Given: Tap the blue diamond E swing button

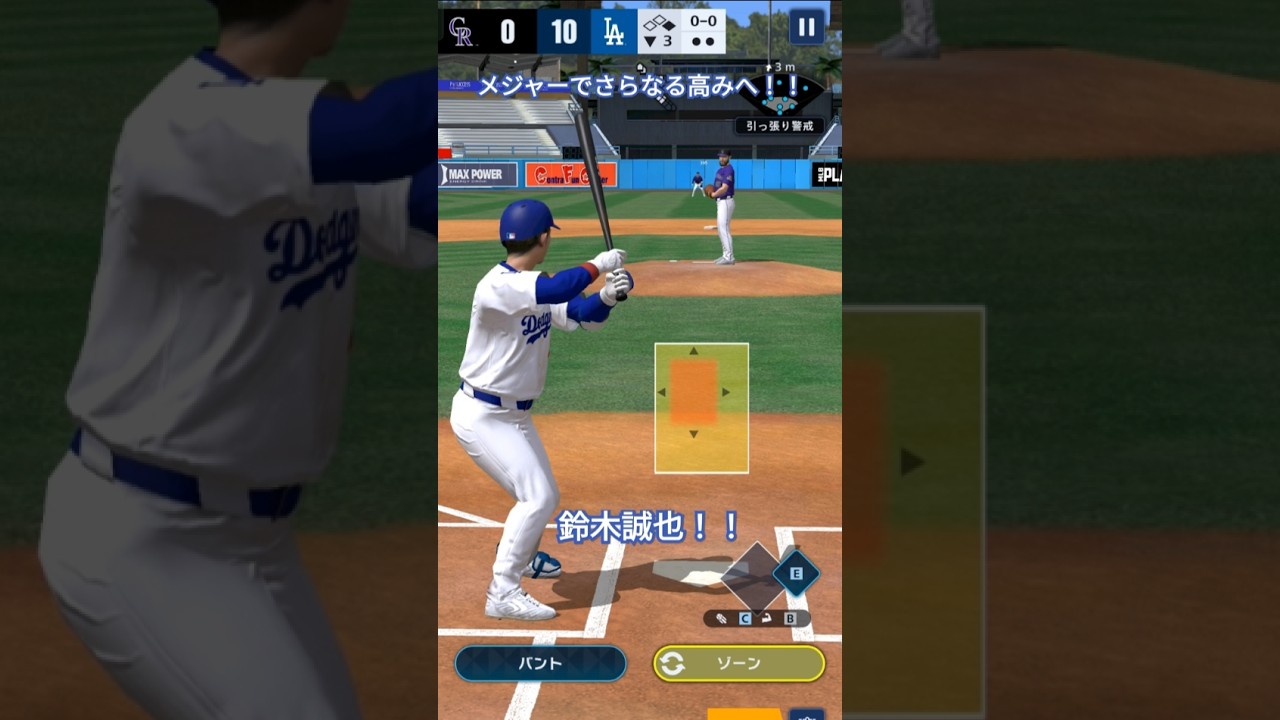Looking at the screenshot, I should pyautogui.click(x=796, y=574).
